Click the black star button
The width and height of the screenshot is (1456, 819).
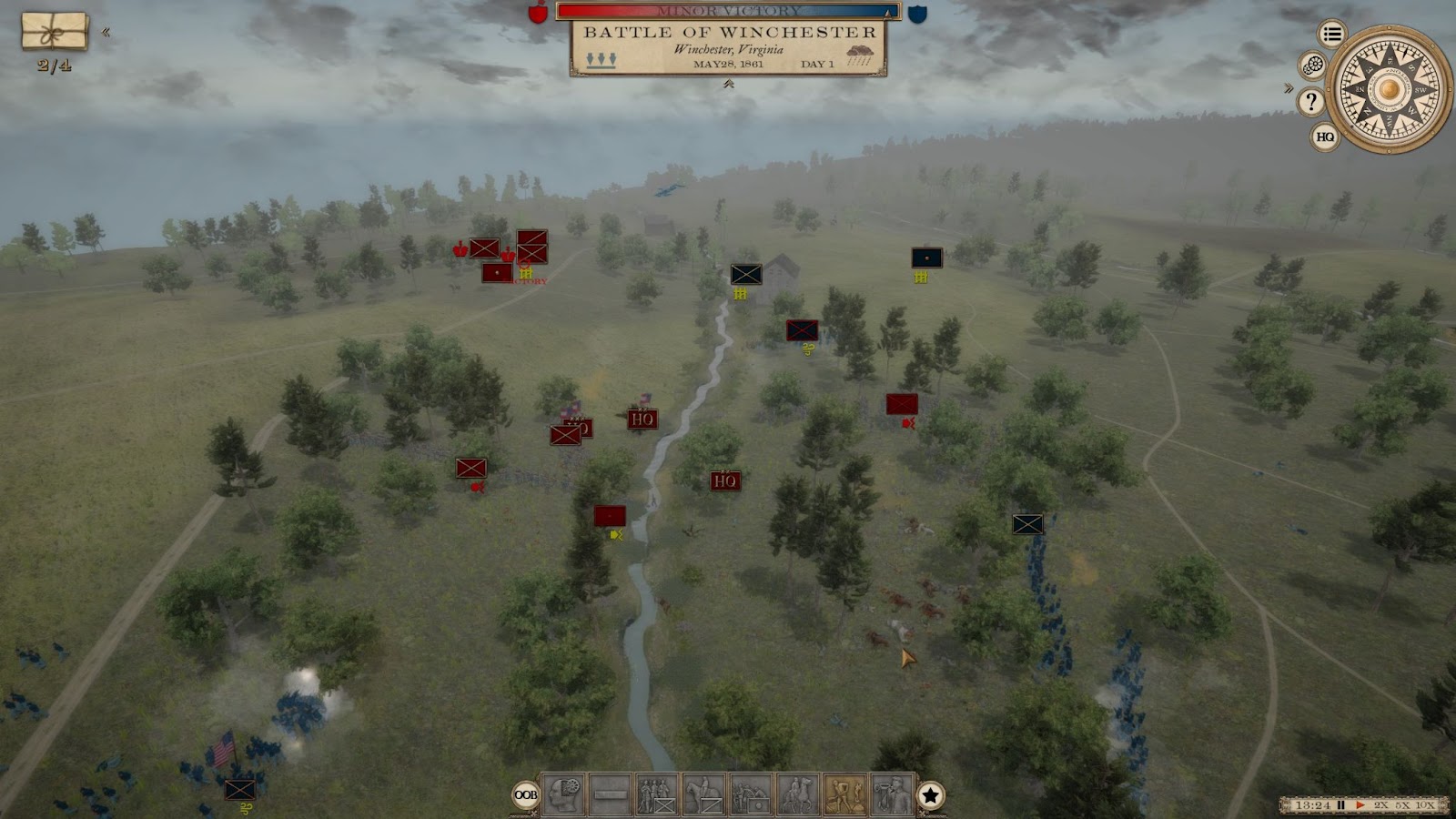pyautogui.click(x=930, y=795)
